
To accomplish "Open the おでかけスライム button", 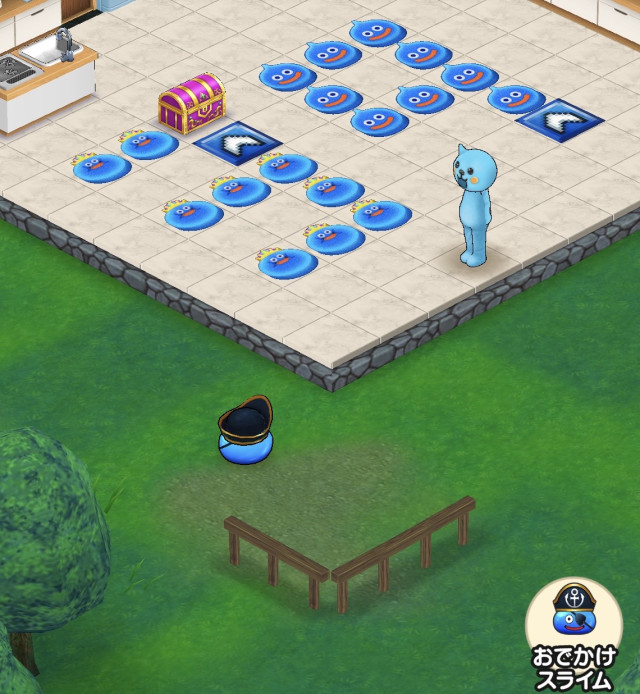I will 573,629.
